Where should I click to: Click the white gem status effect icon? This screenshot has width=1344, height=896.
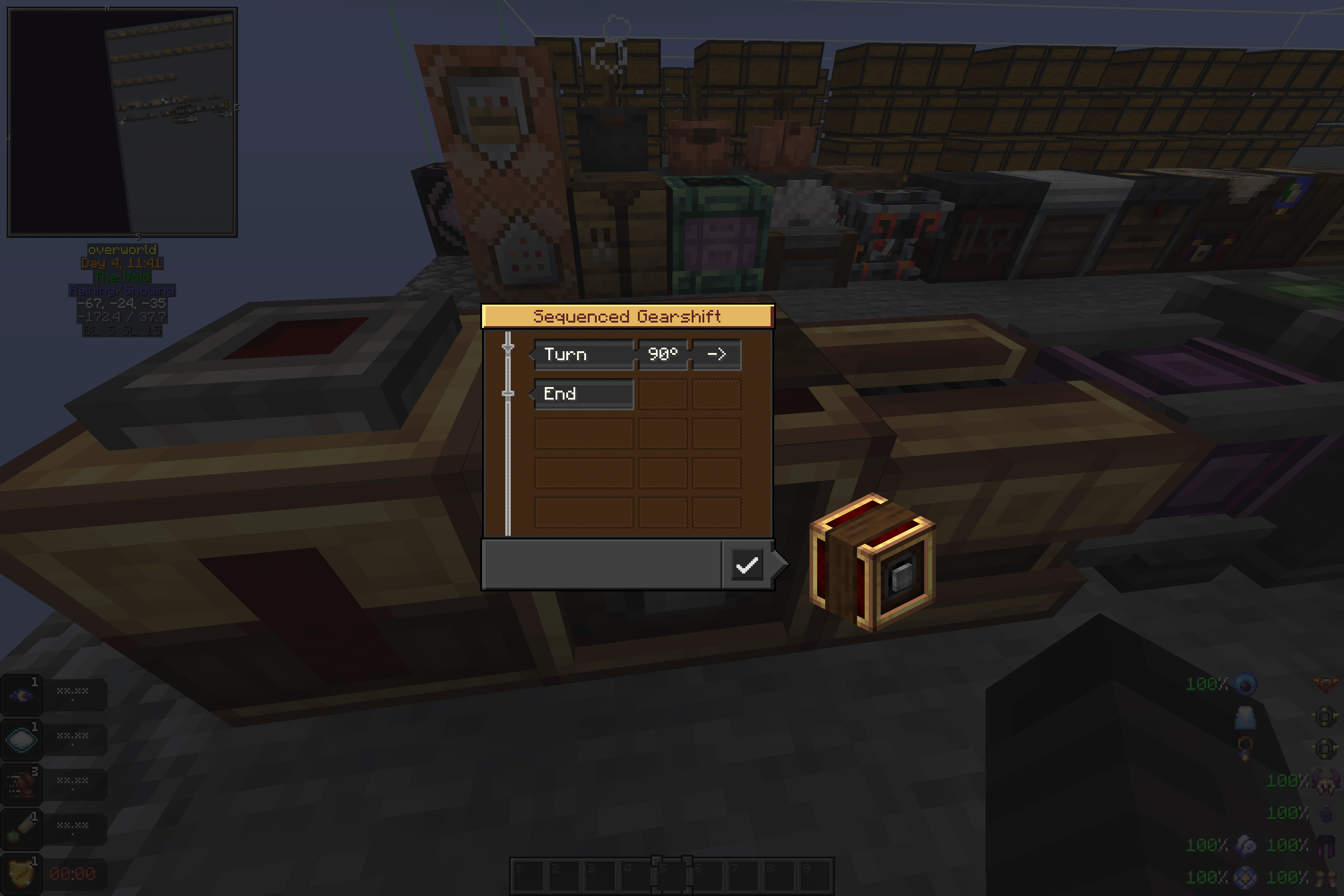(x=21, y=740)
